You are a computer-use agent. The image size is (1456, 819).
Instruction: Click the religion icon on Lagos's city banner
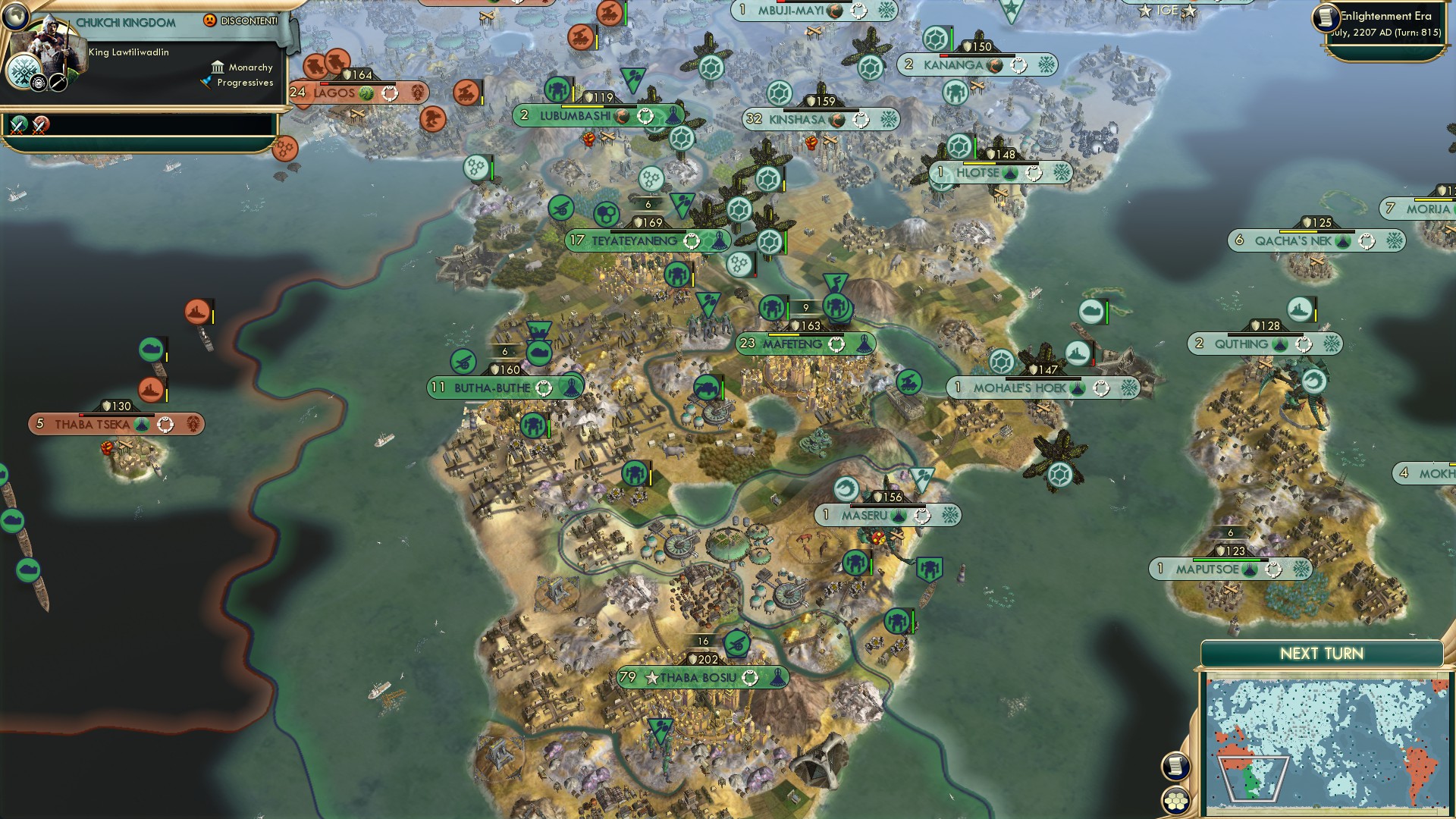tap(366, 93)
